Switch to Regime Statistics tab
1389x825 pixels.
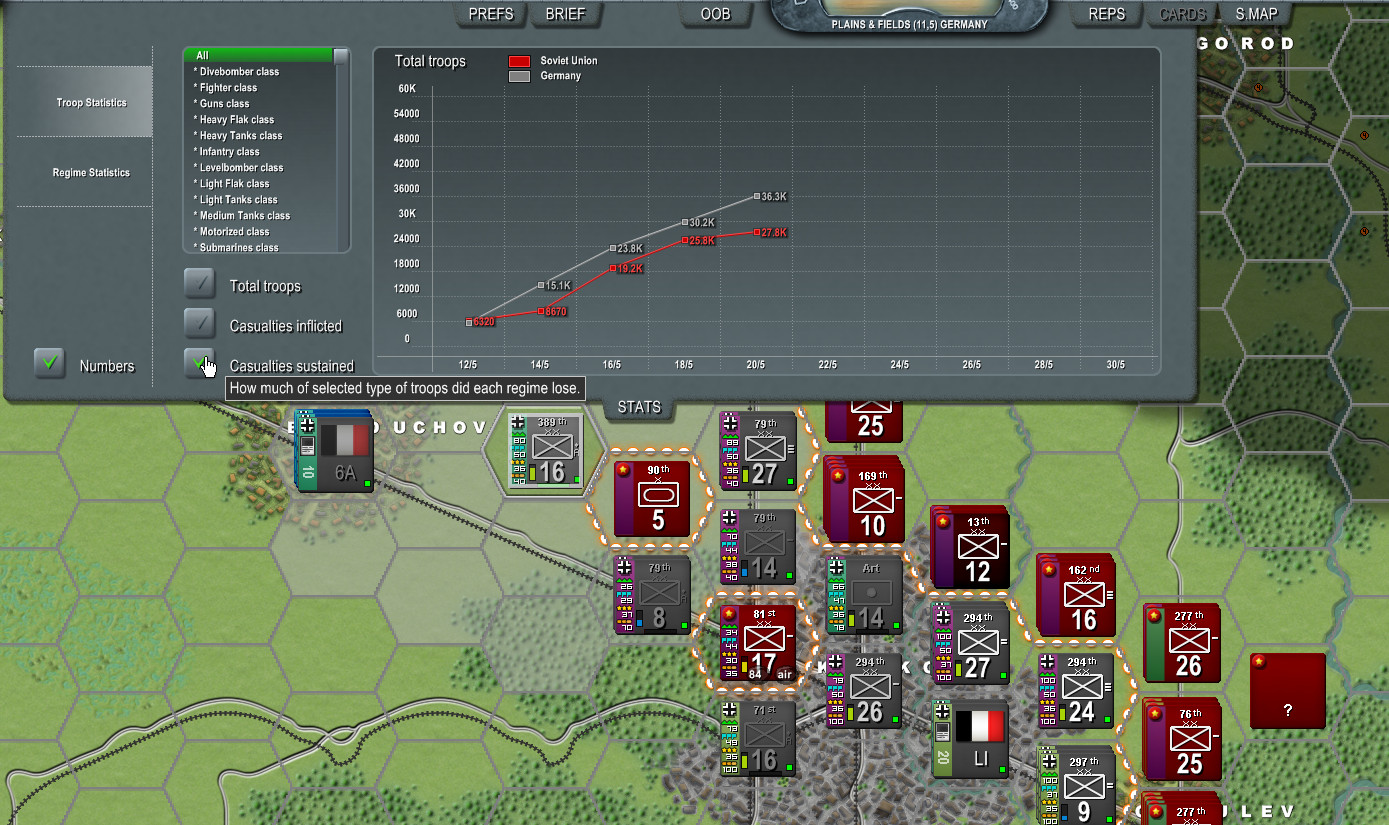[x=91, y=173]
